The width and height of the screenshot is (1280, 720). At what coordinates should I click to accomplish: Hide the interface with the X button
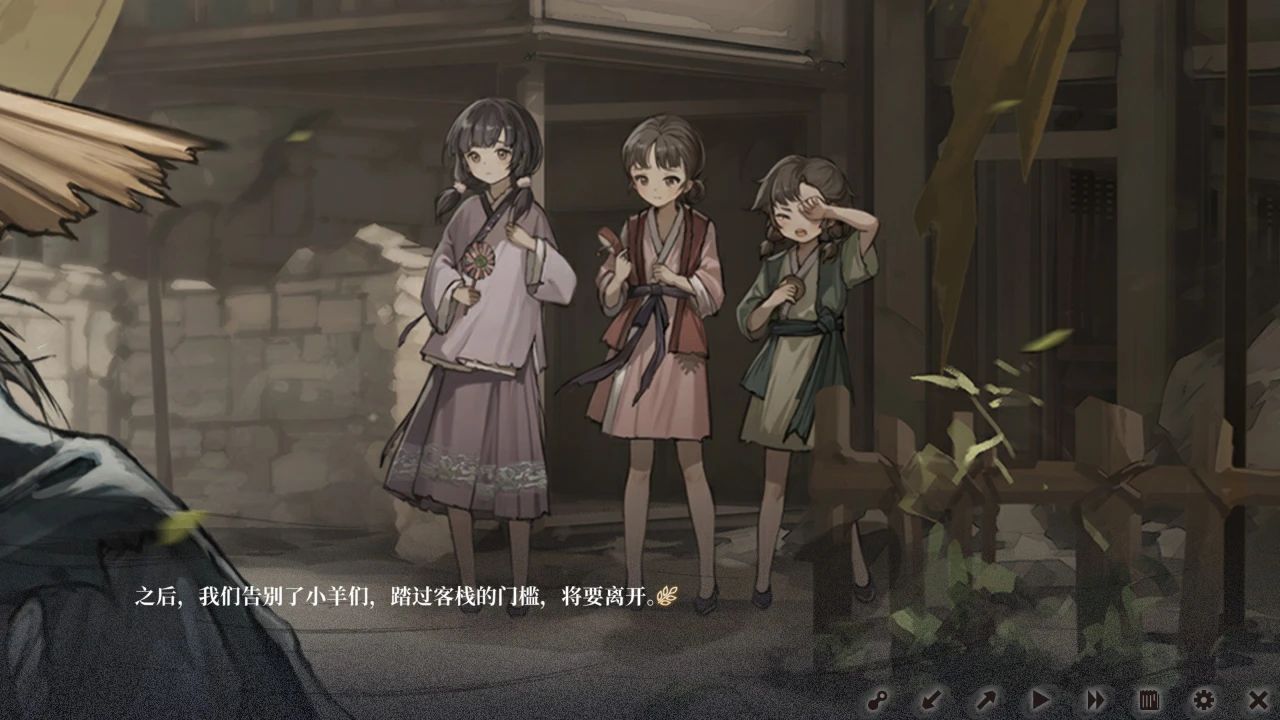click(x=1258, y=700)
